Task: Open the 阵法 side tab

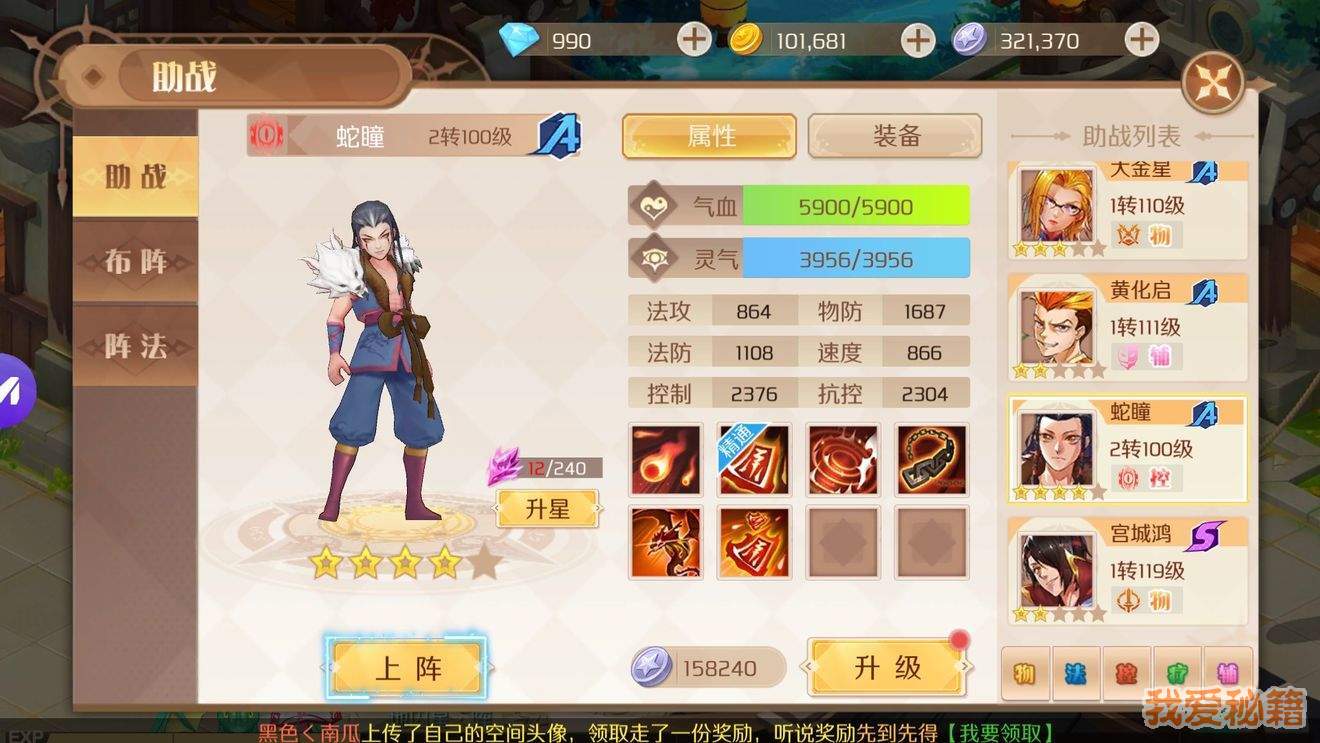Action: click(136, 346)
